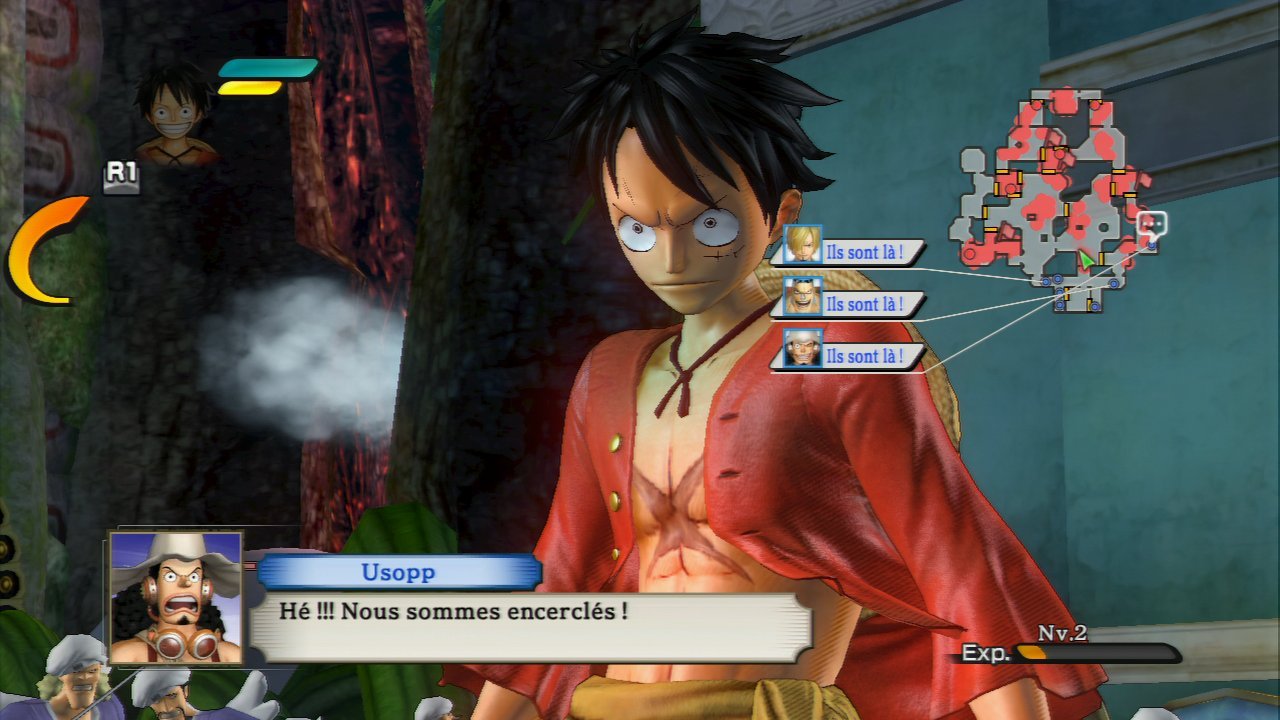Click Usopp's shouting dialogue portrait

point(176,597)
